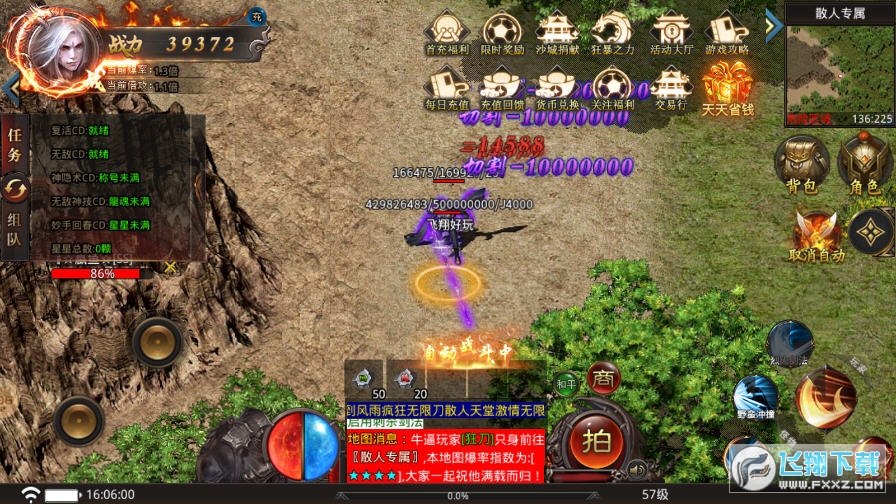Open the 交易行 trading house
896x504 pixels.
pyautogui.click(x=670, y=88)
